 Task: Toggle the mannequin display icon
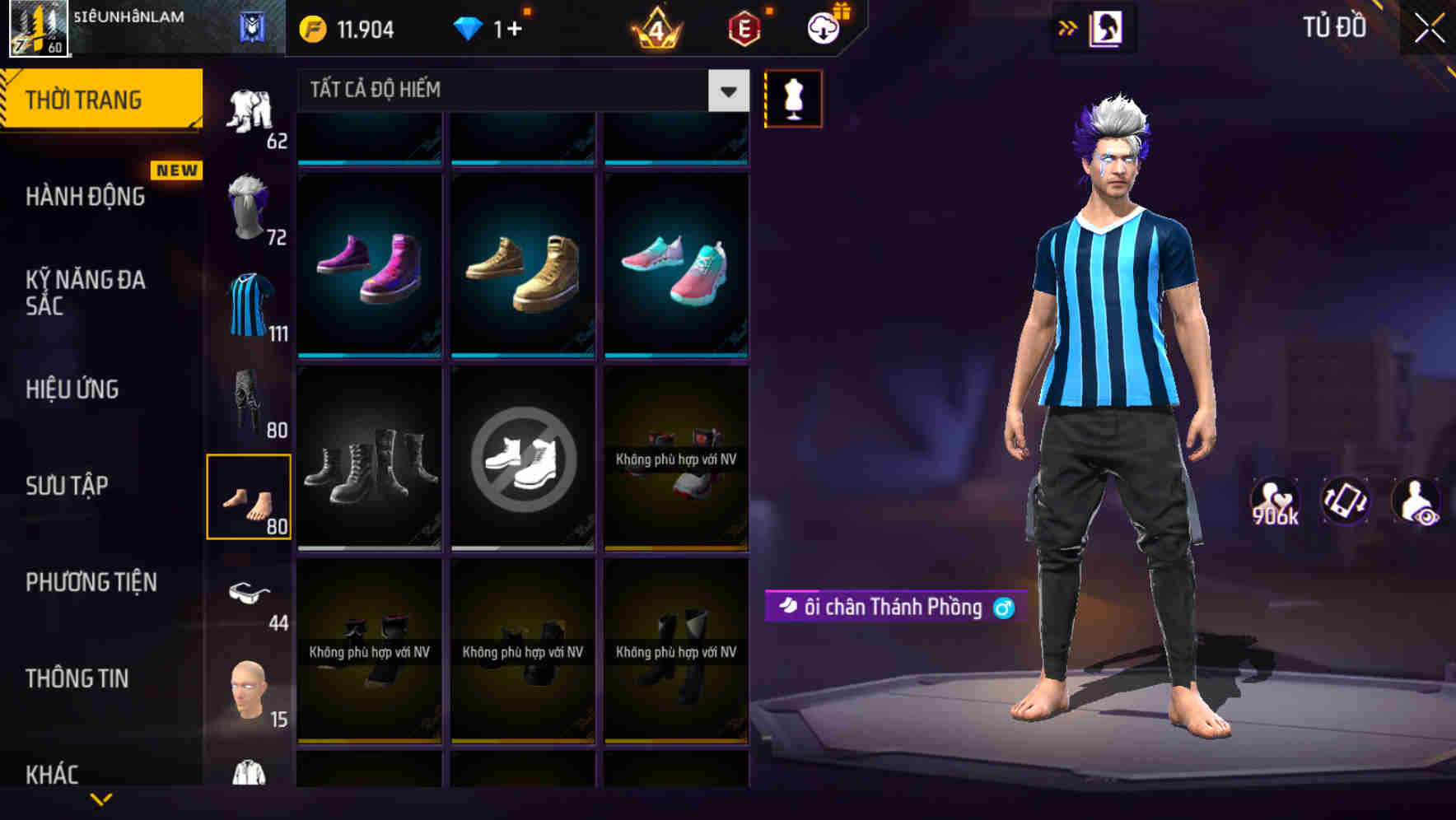[x=793, y=98]
